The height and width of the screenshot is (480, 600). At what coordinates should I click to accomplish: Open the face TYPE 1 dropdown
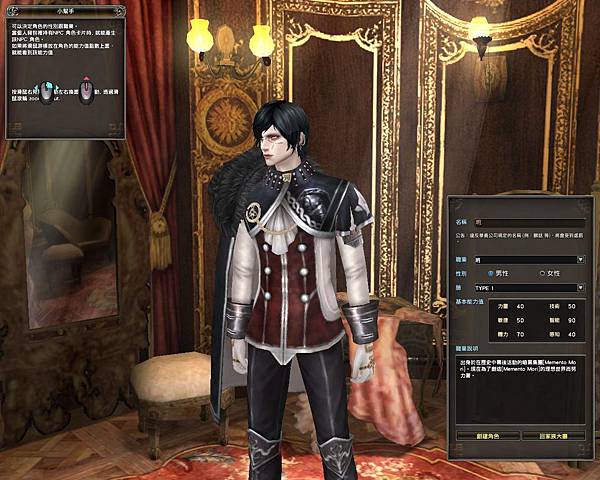581,287
